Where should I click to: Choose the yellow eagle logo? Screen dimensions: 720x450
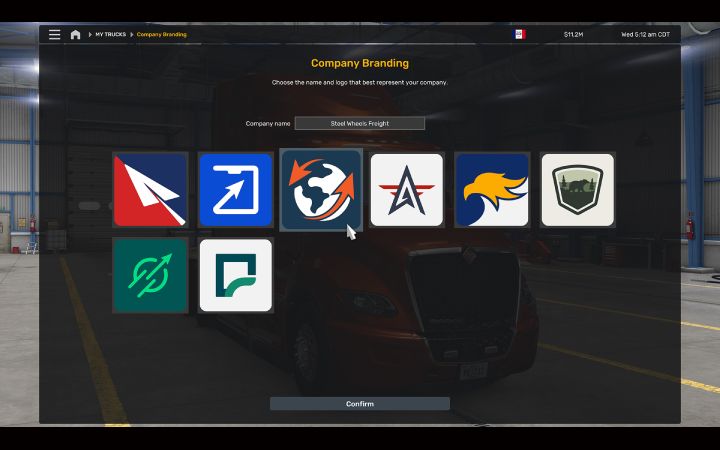click(492, 190)
